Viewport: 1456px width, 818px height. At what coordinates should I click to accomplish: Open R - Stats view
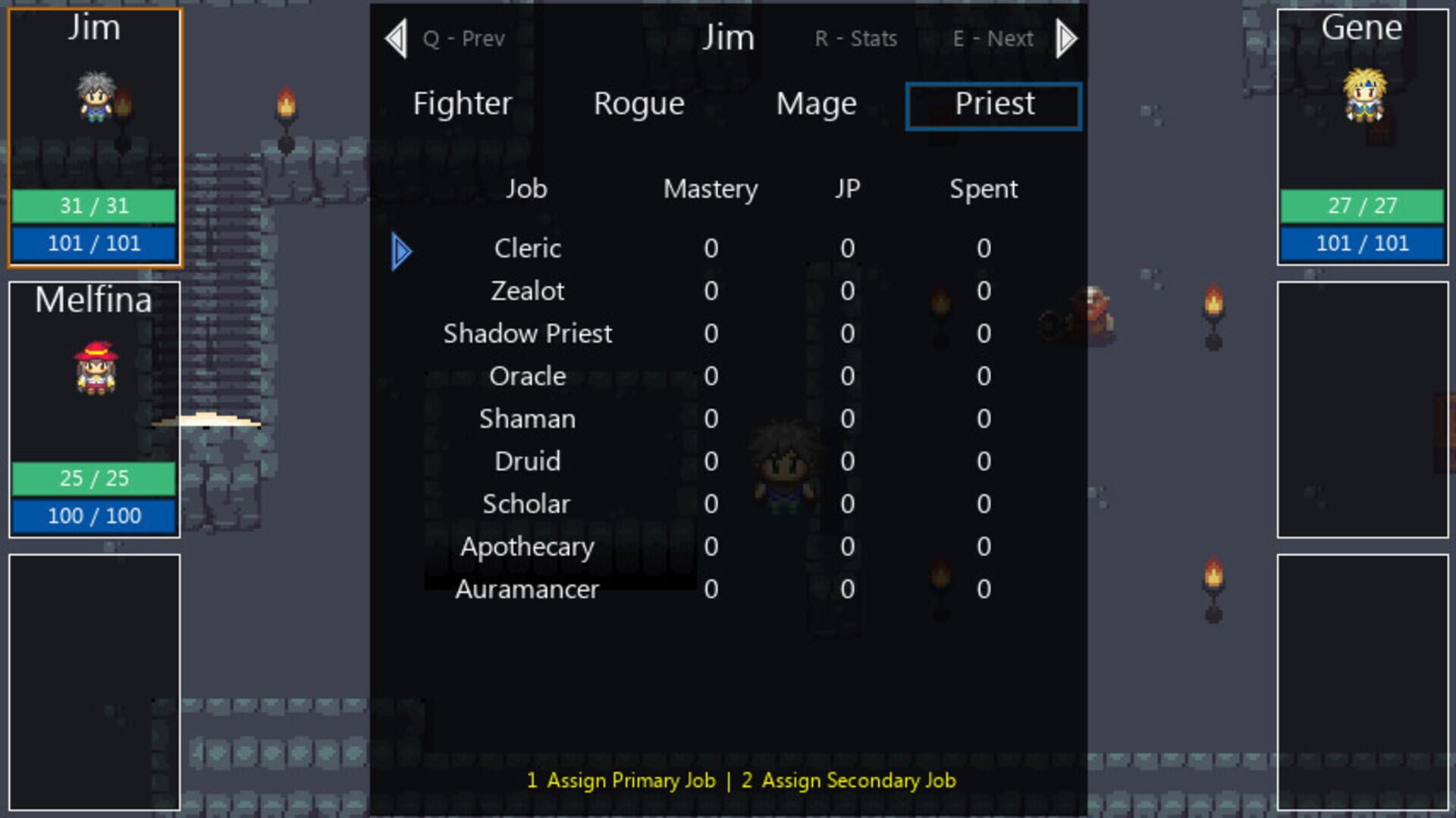point(855,38)
